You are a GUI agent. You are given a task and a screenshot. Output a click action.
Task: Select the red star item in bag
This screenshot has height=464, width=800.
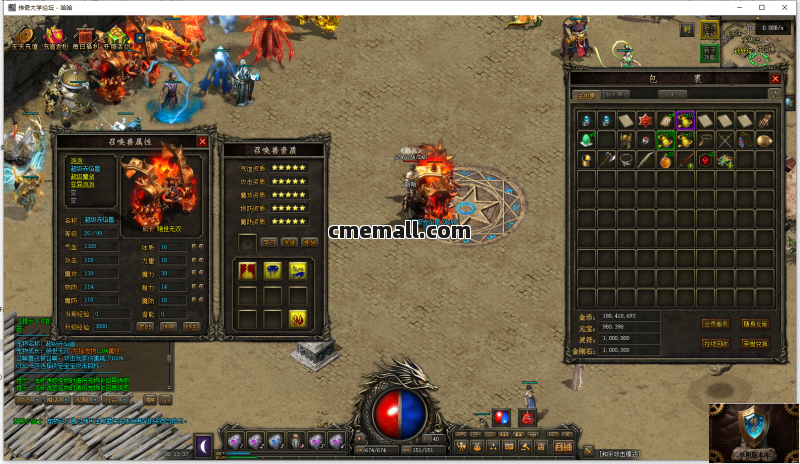[646, 120]
